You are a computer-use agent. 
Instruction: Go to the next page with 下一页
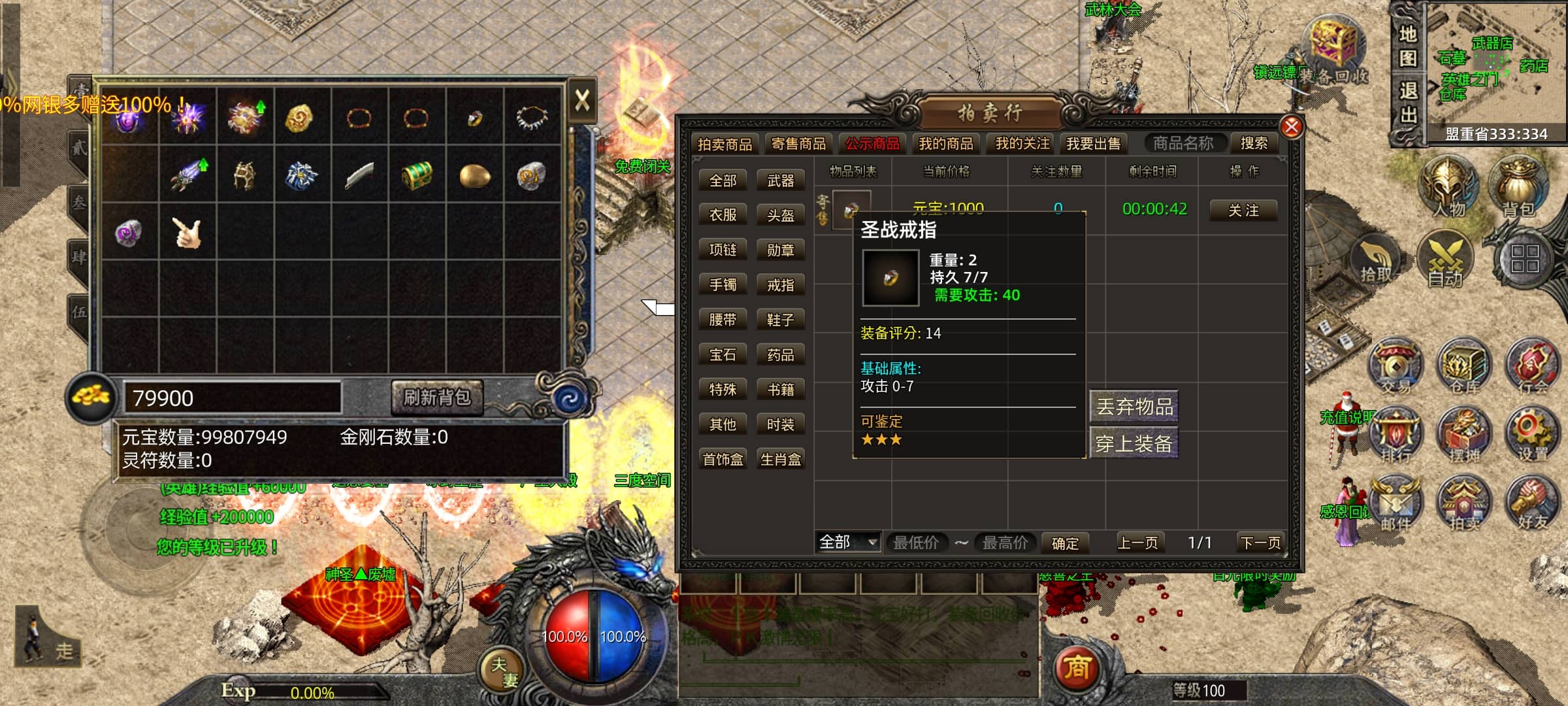click(1260, 543)
